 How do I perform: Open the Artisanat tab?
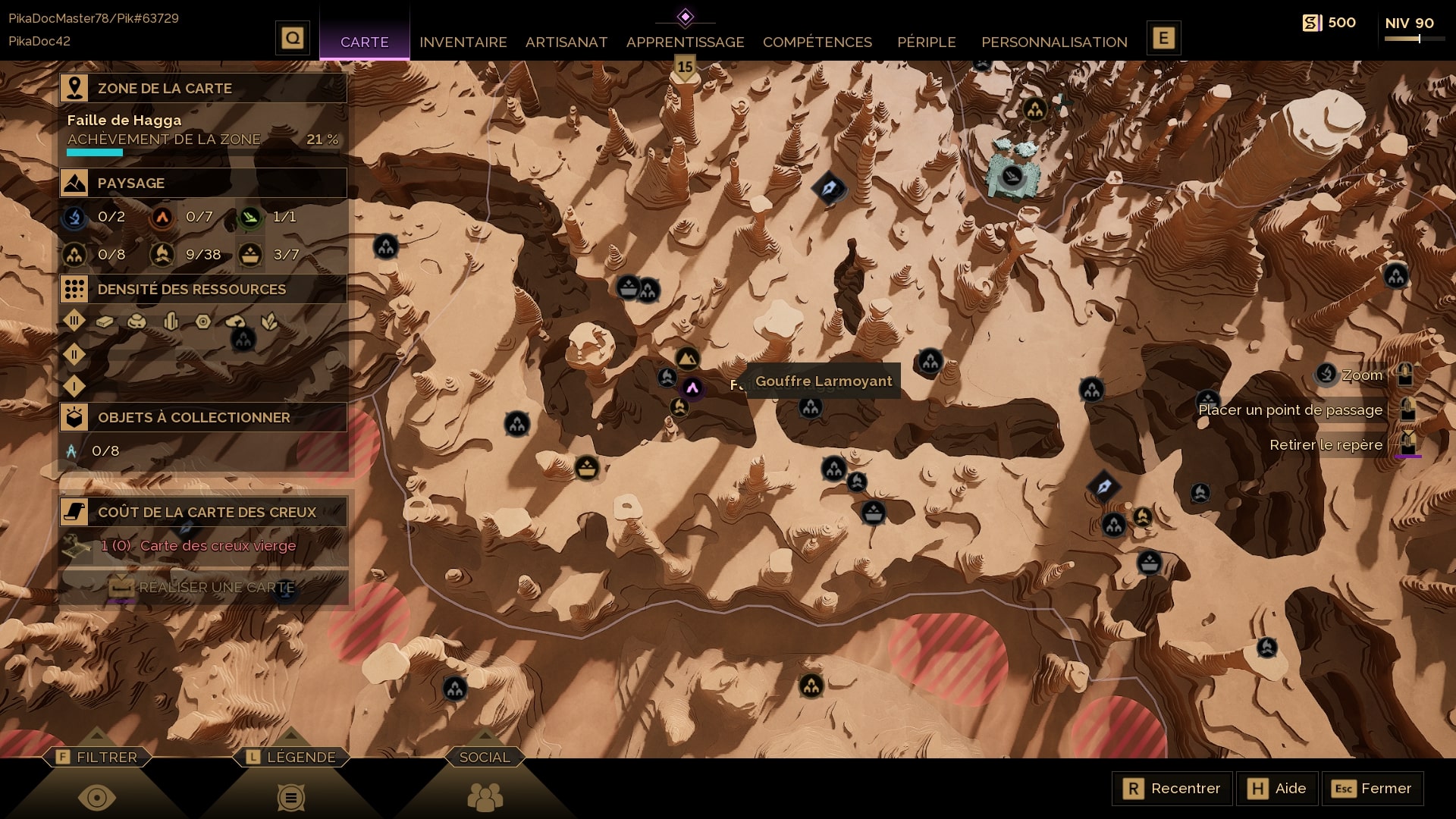[x=566, y=42]
